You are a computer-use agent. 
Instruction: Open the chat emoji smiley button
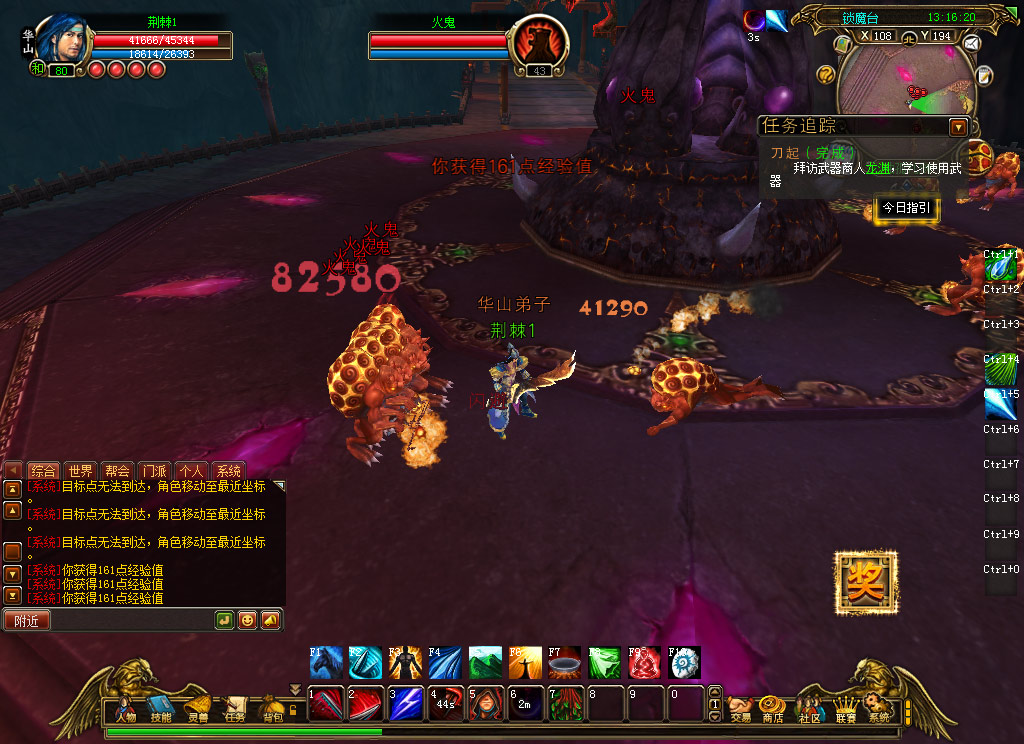tap(247, 620)
